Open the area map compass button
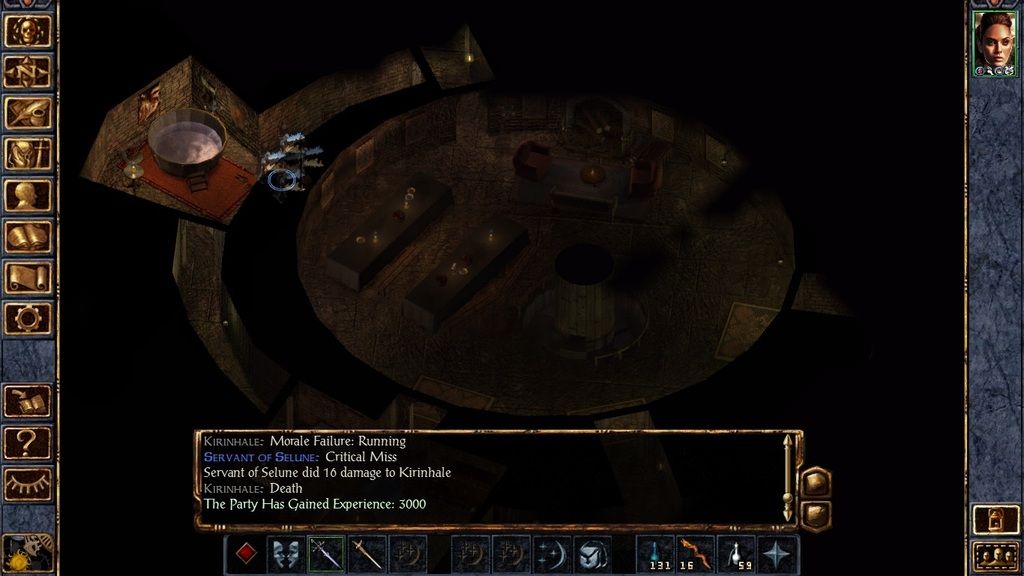1024x576 pixels. (x=28, y=71)
